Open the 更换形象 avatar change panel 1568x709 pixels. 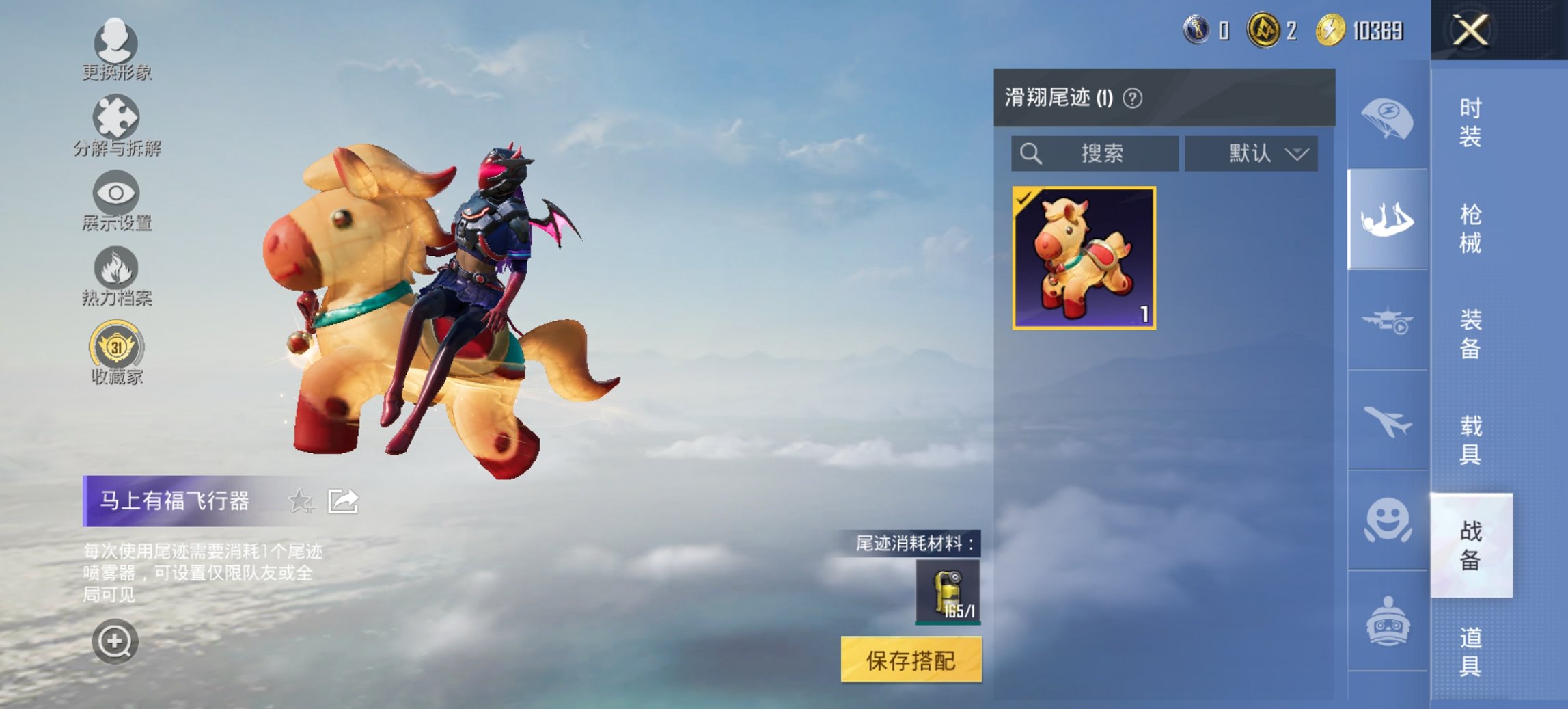tap(116, 44)
